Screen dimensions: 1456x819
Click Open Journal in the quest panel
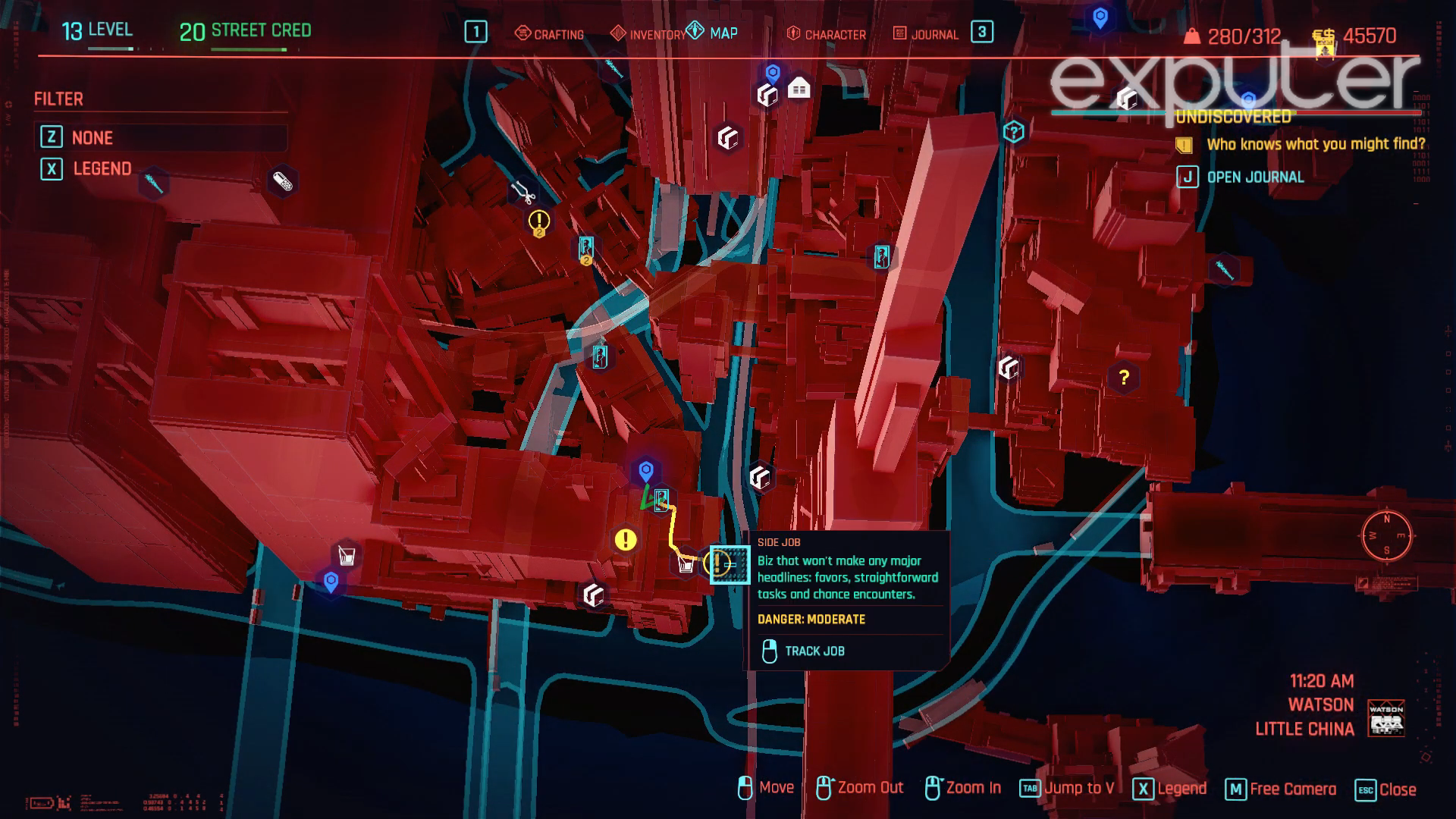pos(1255,177)
